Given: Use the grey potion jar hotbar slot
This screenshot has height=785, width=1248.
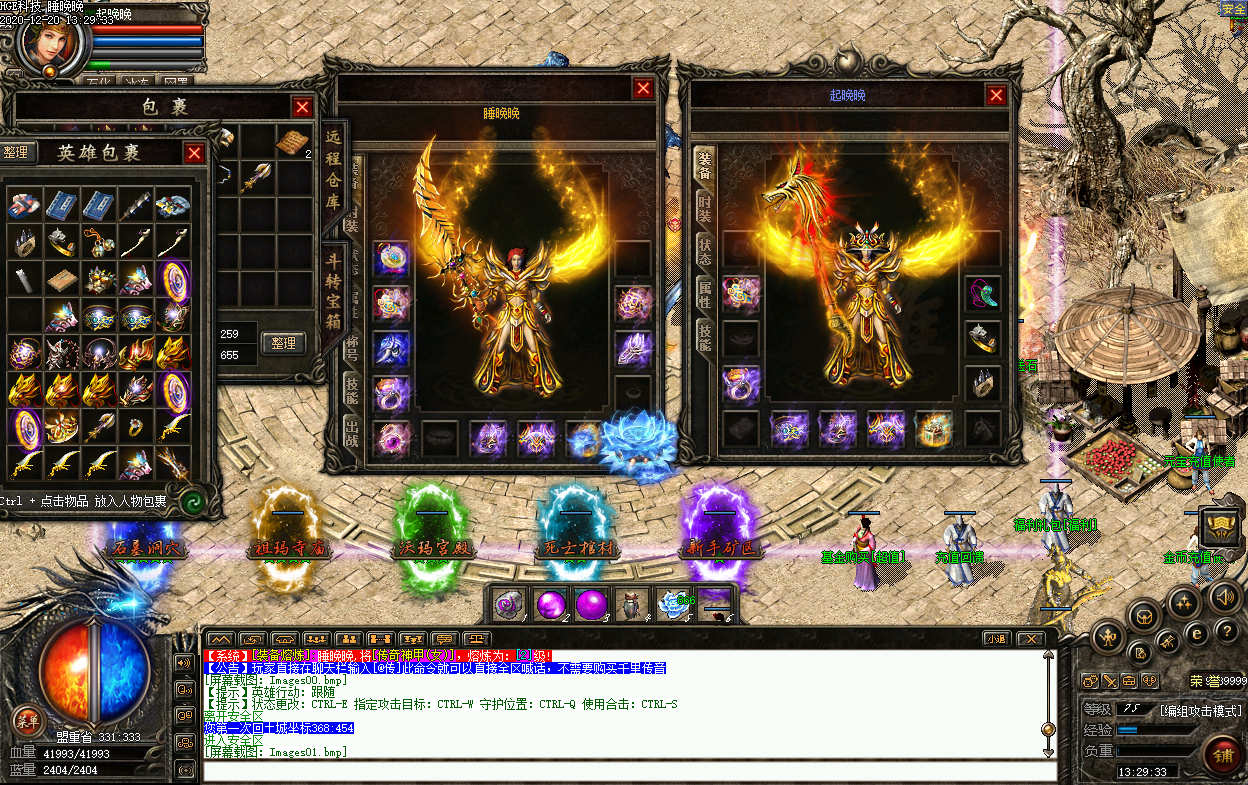Looking at the screenshot, I should click(632, 604).
